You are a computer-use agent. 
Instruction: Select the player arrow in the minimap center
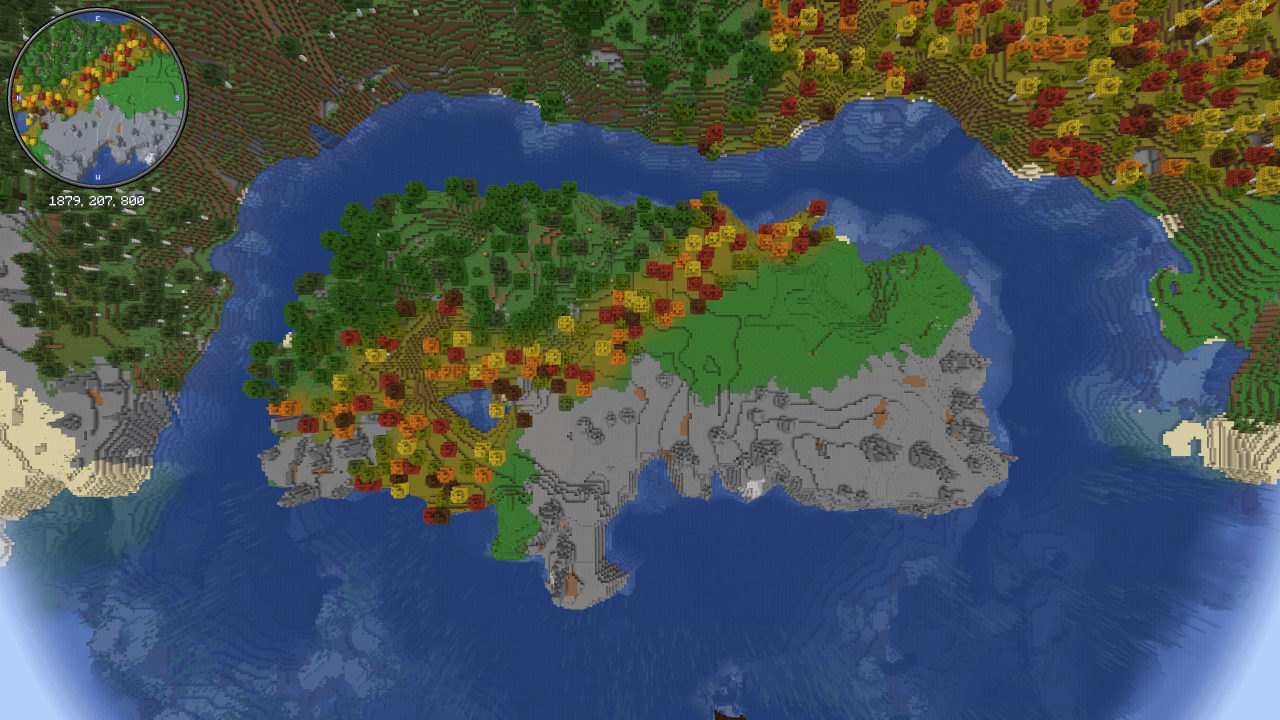(97, 97)
